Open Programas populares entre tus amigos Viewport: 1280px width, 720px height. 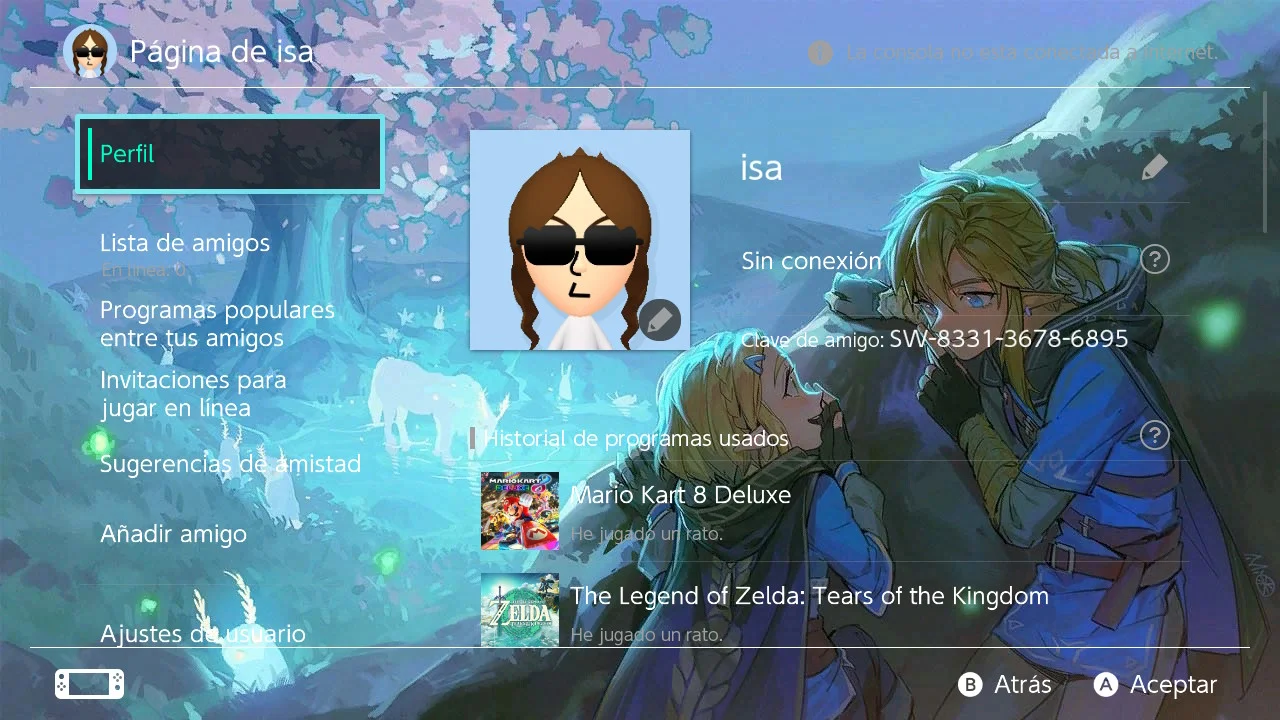(217, 324)
